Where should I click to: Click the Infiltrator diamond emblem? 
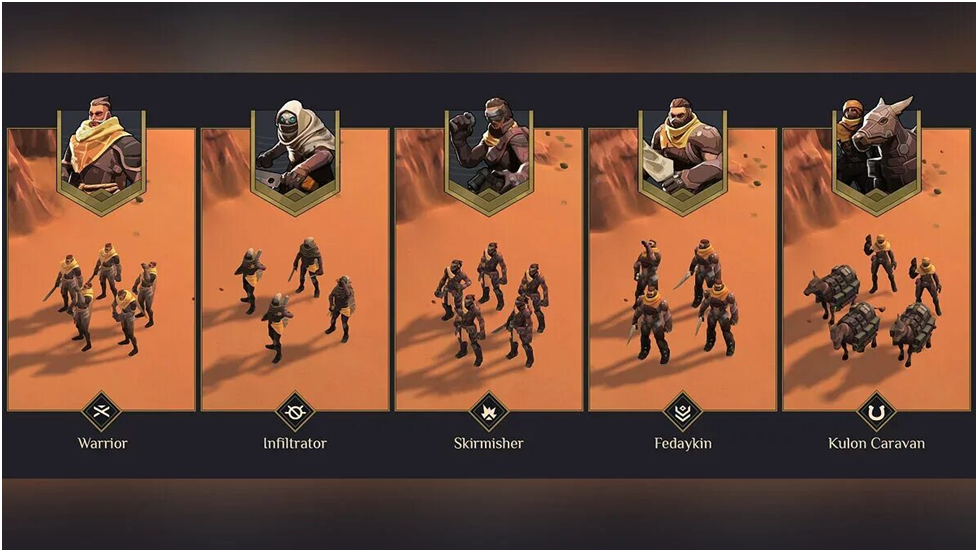pos(295,411)
